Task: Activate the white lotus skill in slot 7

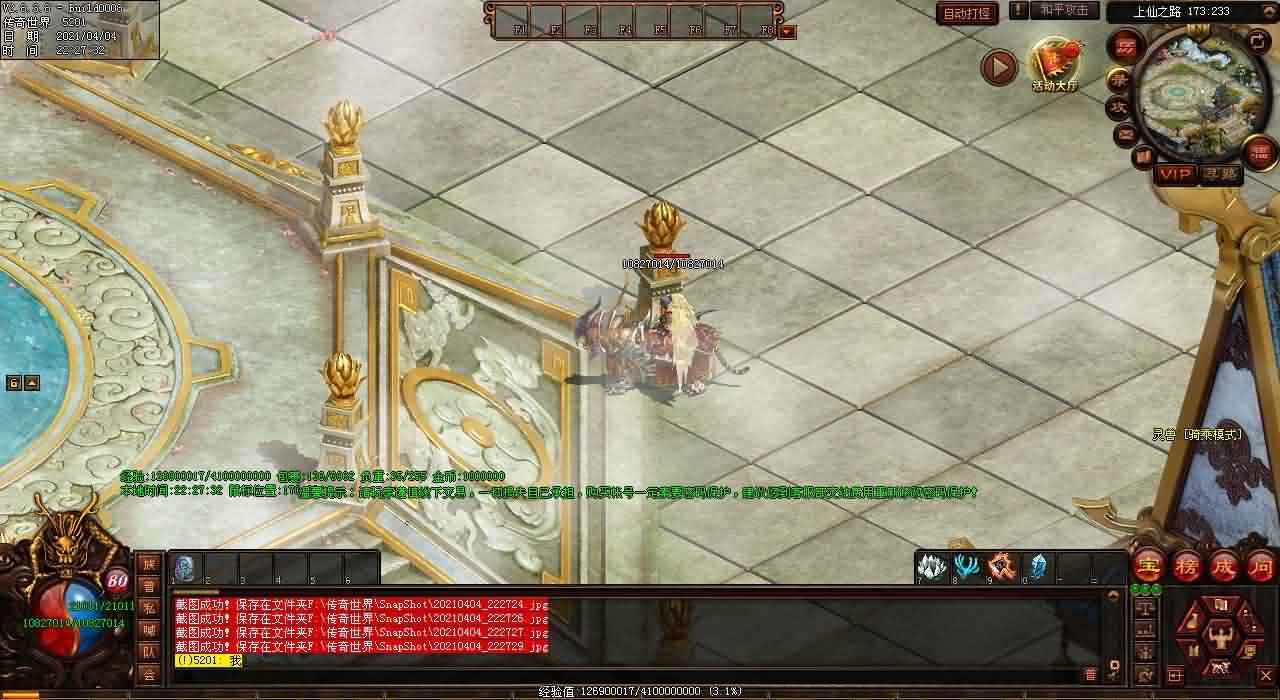Action: [932, 567]
